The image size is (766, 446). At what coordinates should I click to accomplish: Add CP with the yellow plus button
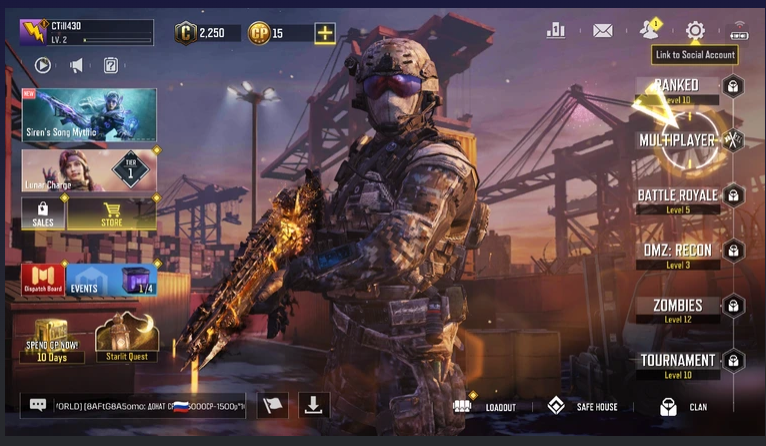(x=325, y=33)
